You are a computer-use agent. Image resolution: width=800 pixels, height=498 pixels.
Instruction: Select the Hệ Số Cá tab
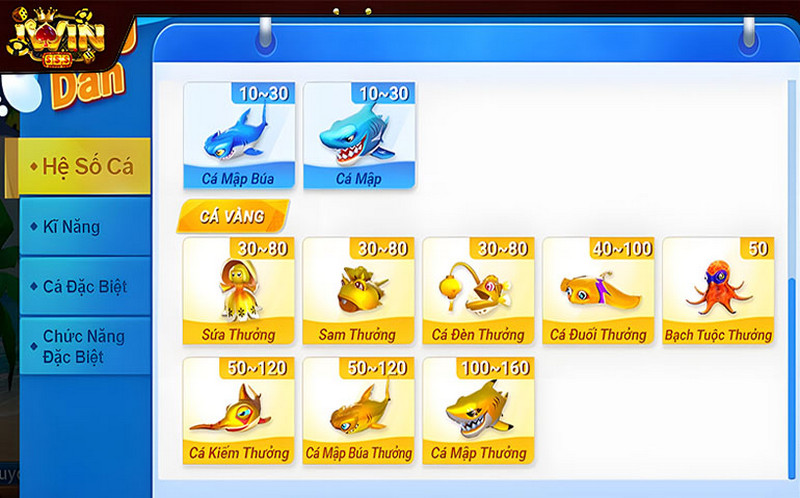(85, 167)
